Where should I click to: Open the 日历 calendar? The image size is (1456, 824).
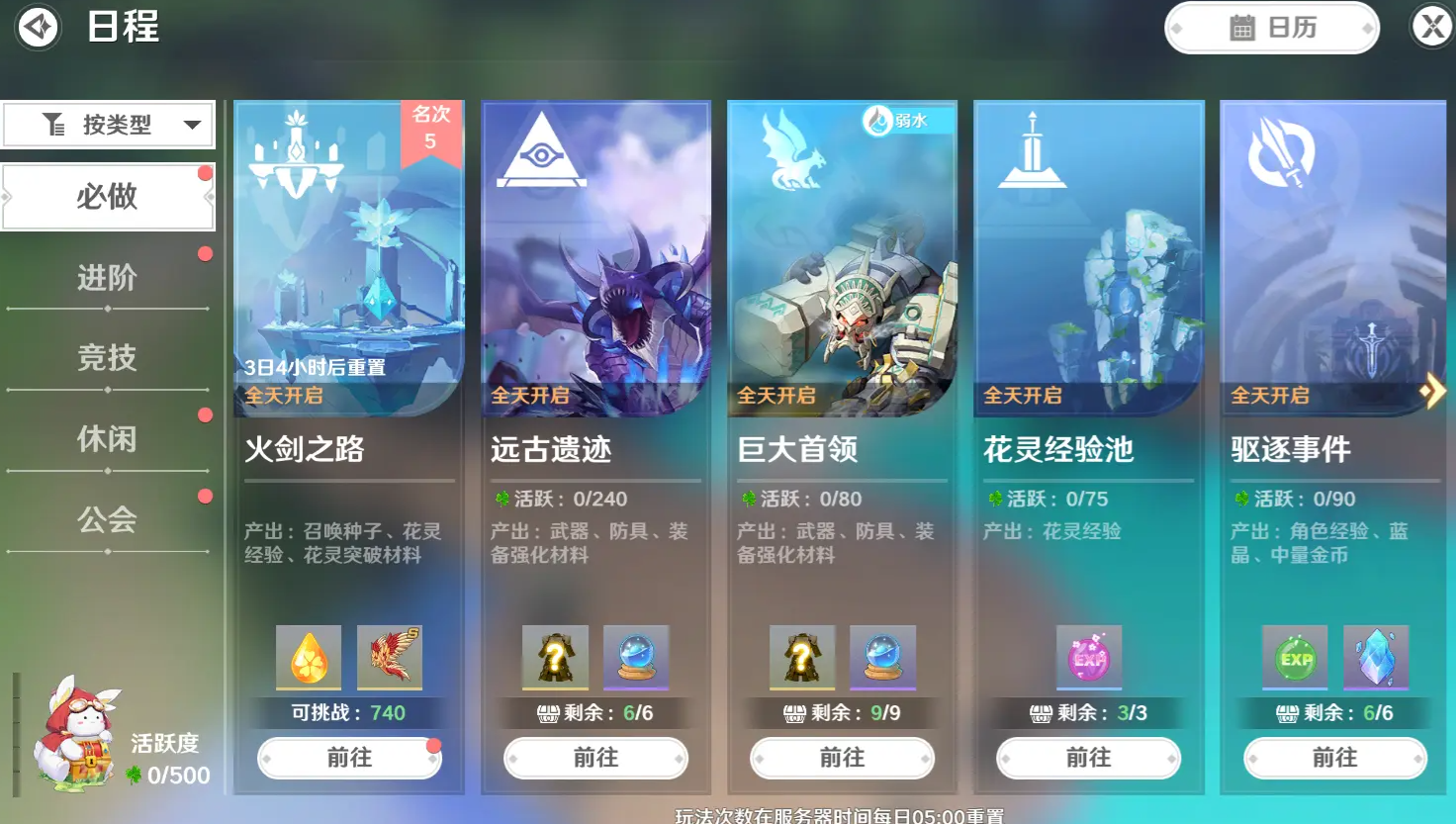(x=1271, y=27)
